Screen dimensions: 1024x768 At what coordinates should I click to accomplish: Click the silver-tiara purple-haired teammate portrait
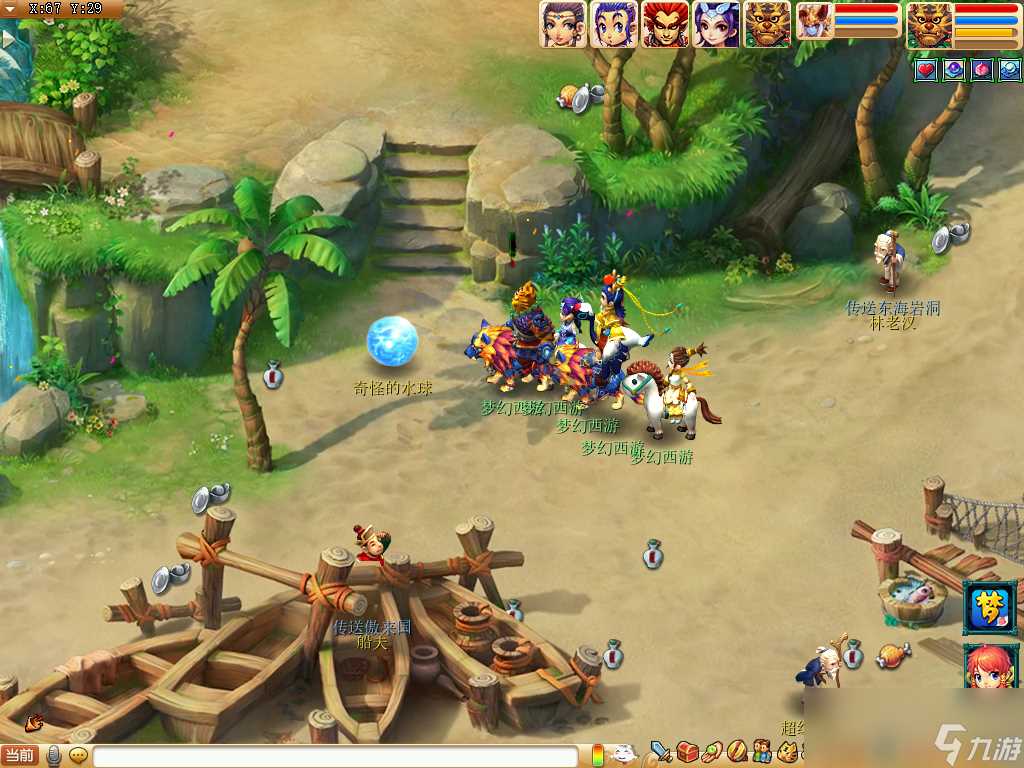pos(716,24)
